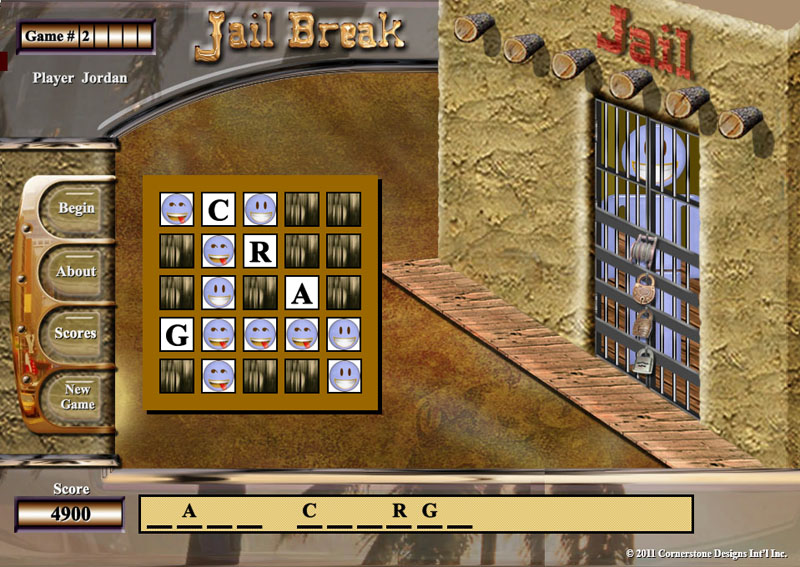Show the Scores list

point(76,333)
